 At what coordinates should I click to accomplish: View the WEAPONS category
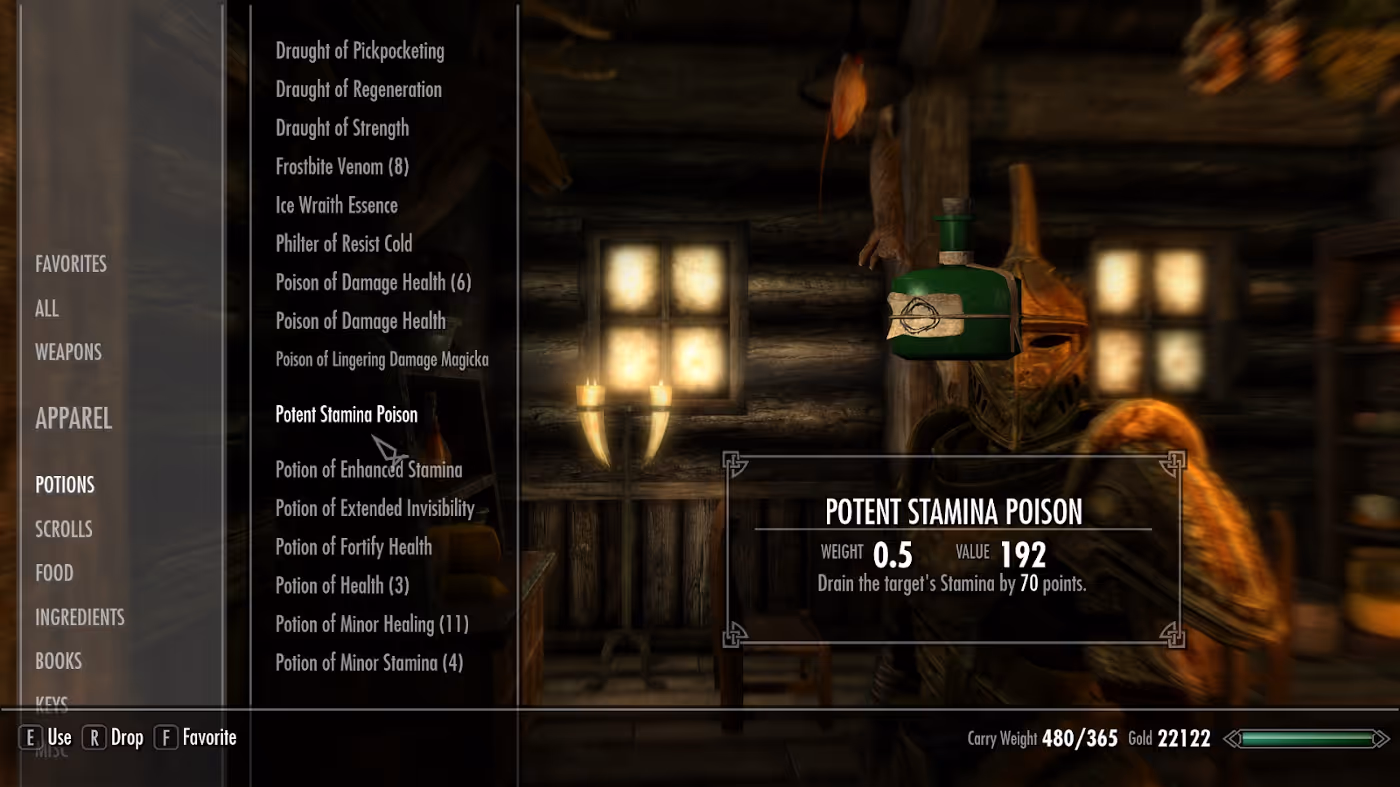pyautogui.click(x=68, y=351)
